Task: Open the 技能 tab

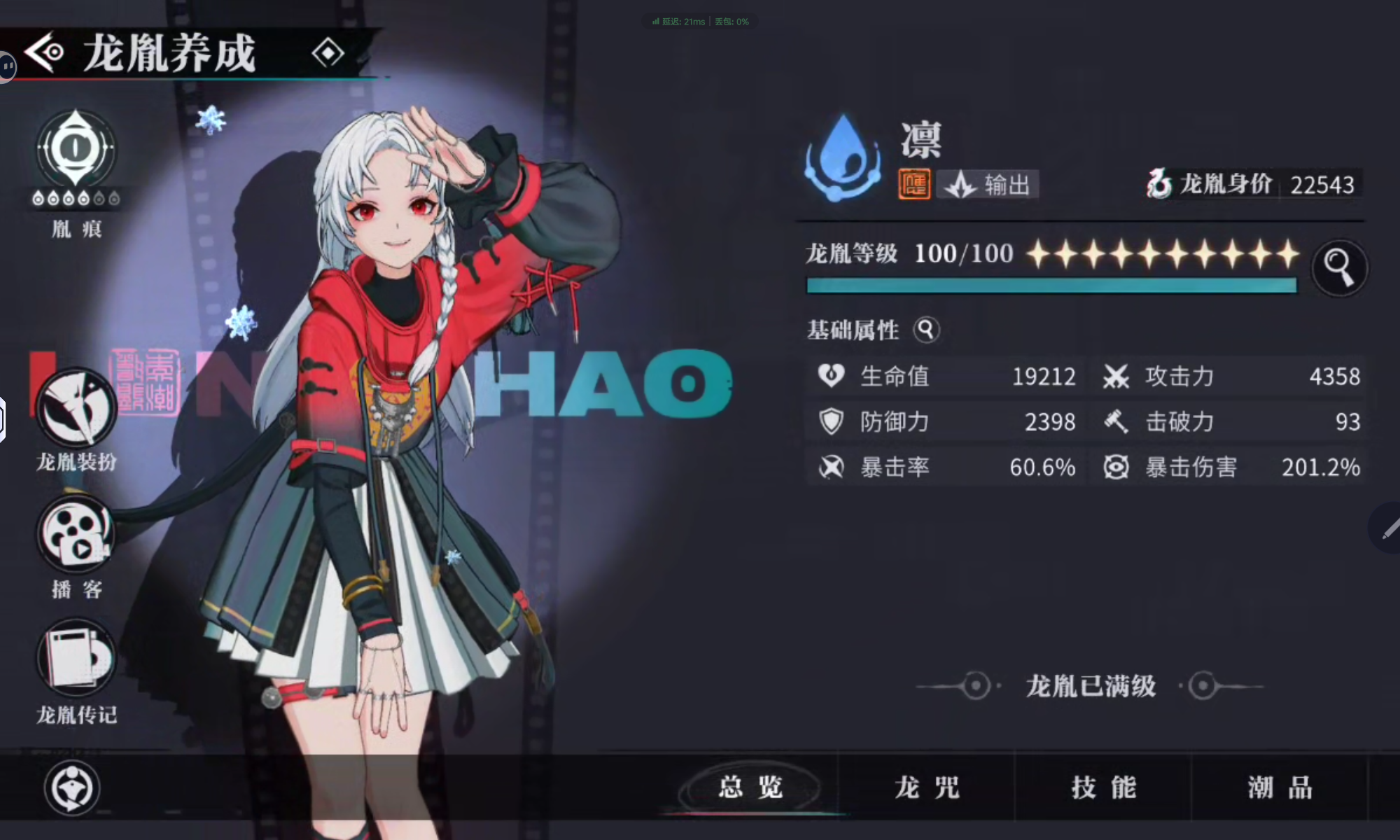Action: coord(1101,787)
